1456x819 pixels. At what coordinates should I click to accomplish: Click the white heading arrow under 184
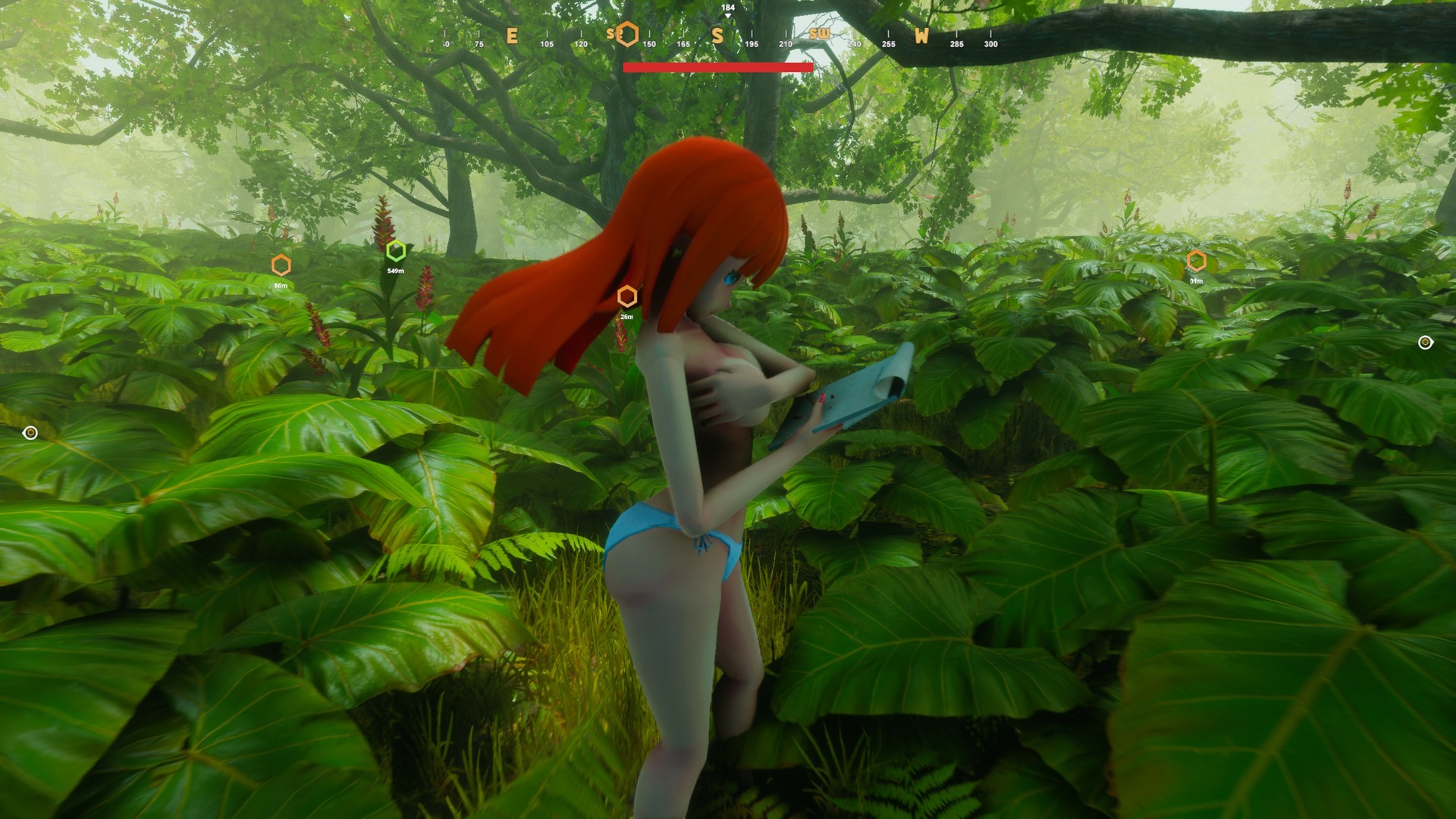point(726,15)
